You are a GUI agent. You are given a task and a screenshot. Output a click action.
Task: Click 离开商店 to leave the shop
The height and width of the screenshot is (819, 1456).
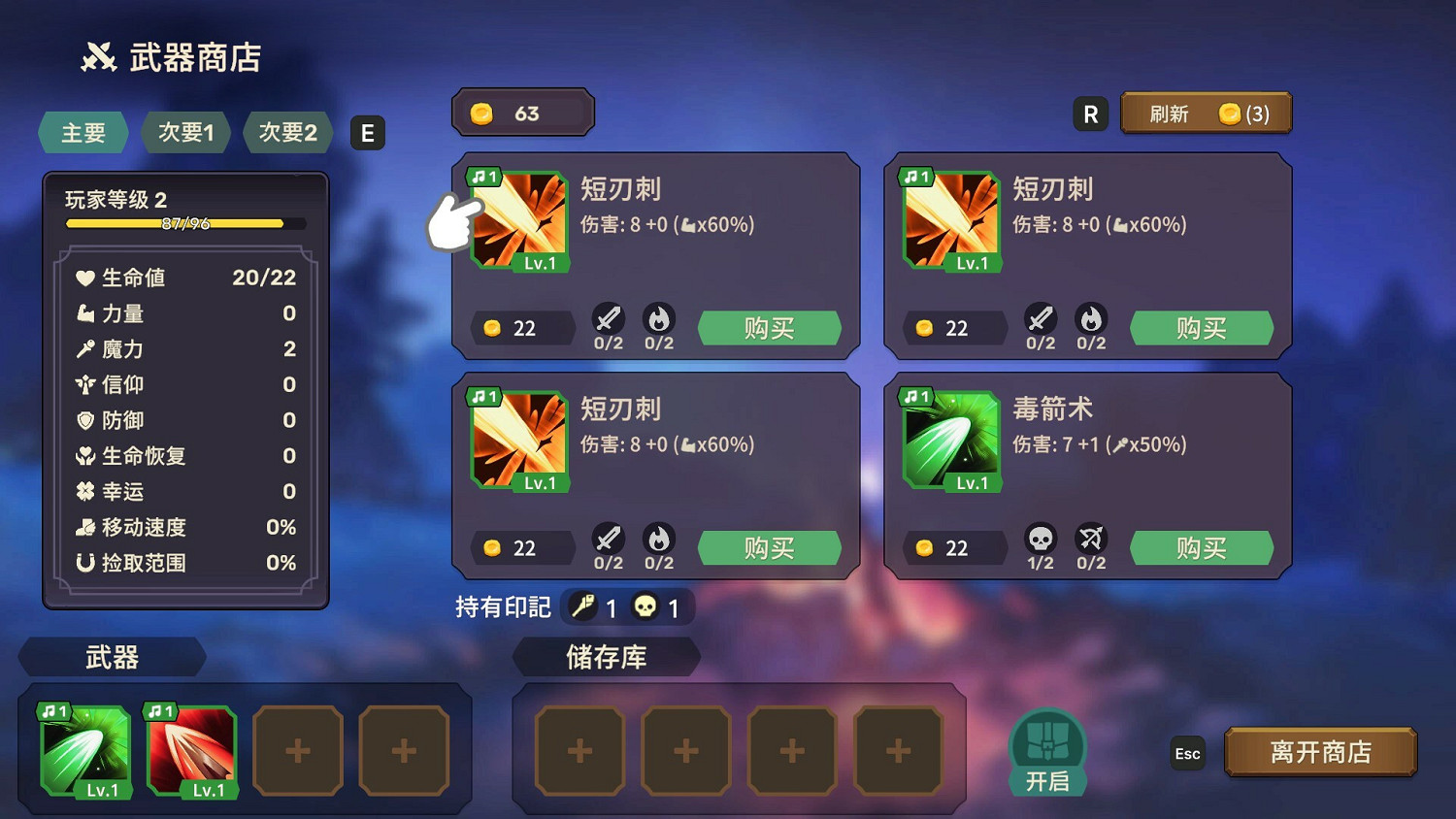1320,750
